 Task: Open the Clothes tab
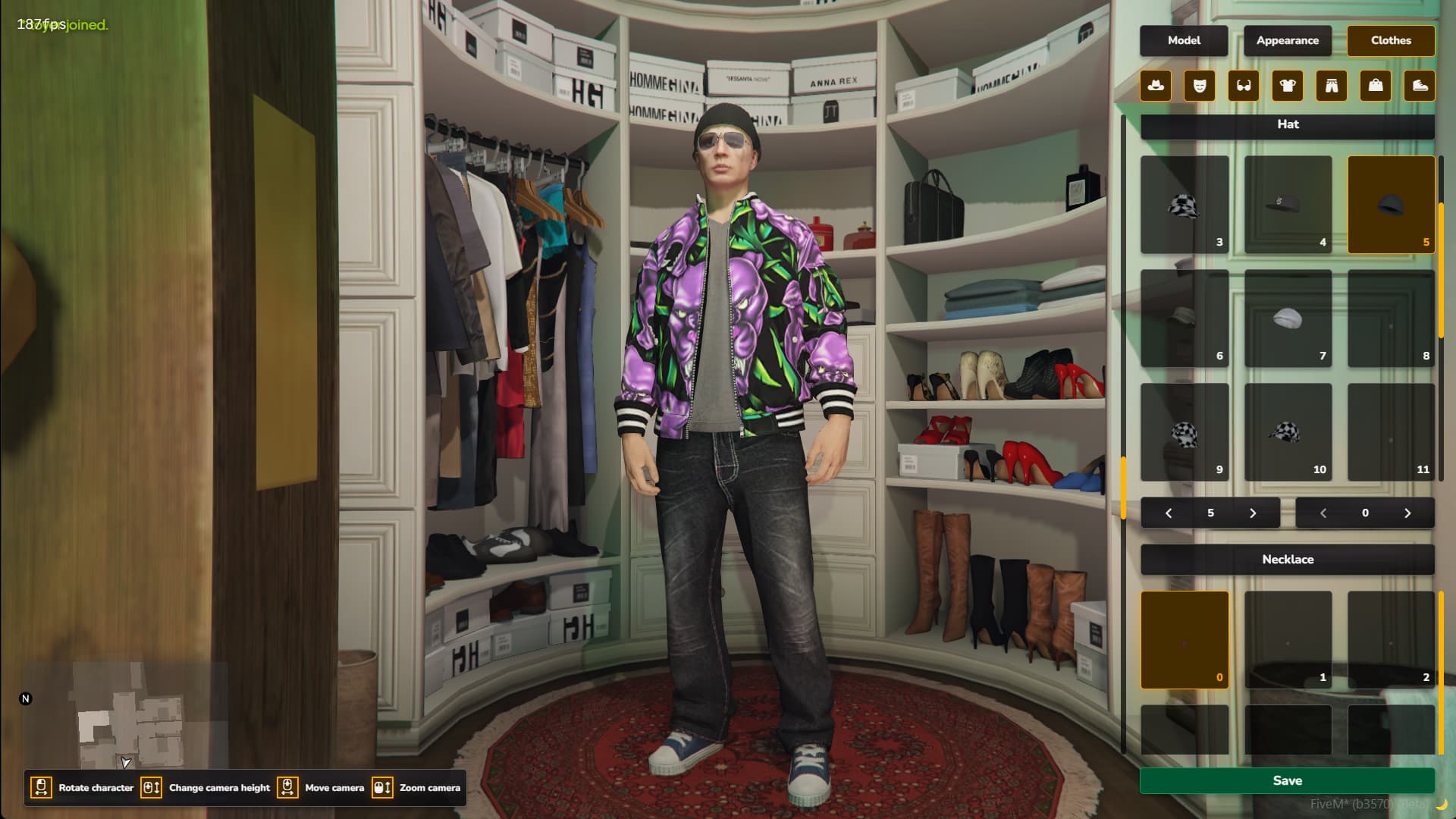point(1391,41)
